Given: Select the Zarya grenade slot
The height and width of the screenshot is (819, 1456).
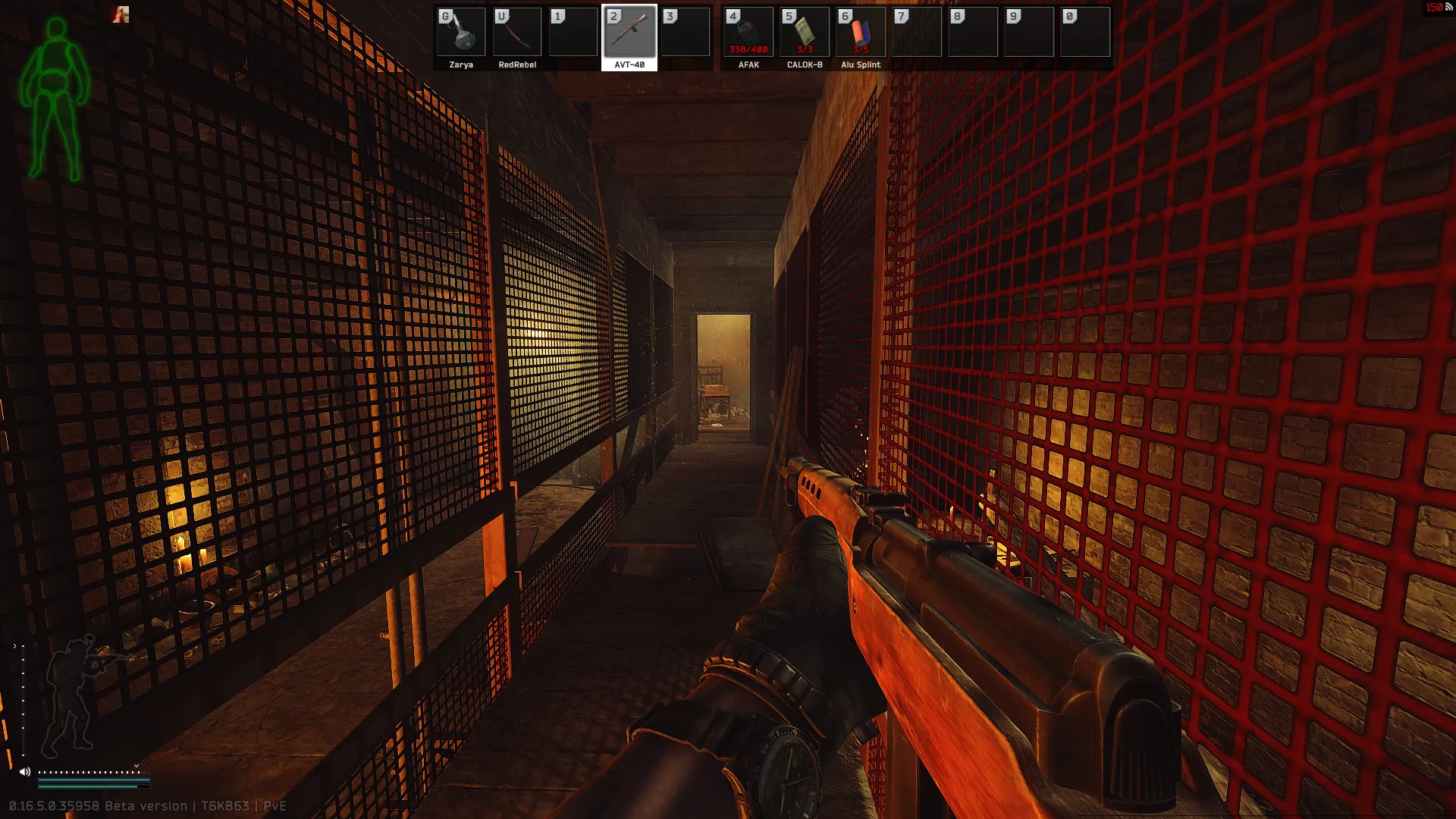Looking at the screenshot, I should click(461, 33).
